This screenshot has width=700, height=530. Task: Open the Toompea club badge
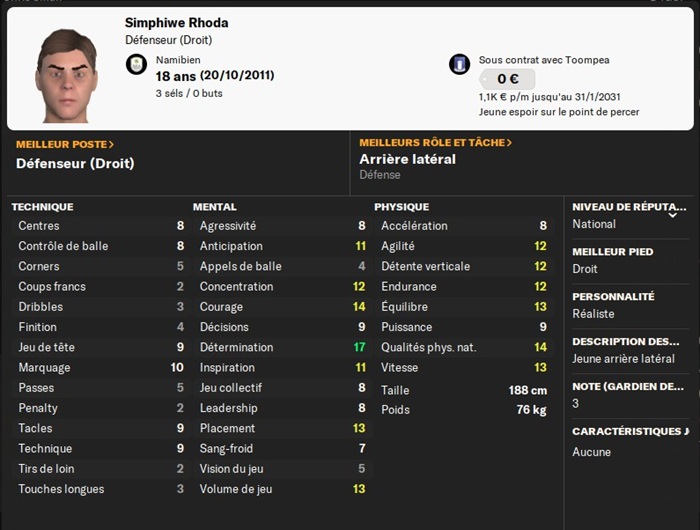(459, 64)
